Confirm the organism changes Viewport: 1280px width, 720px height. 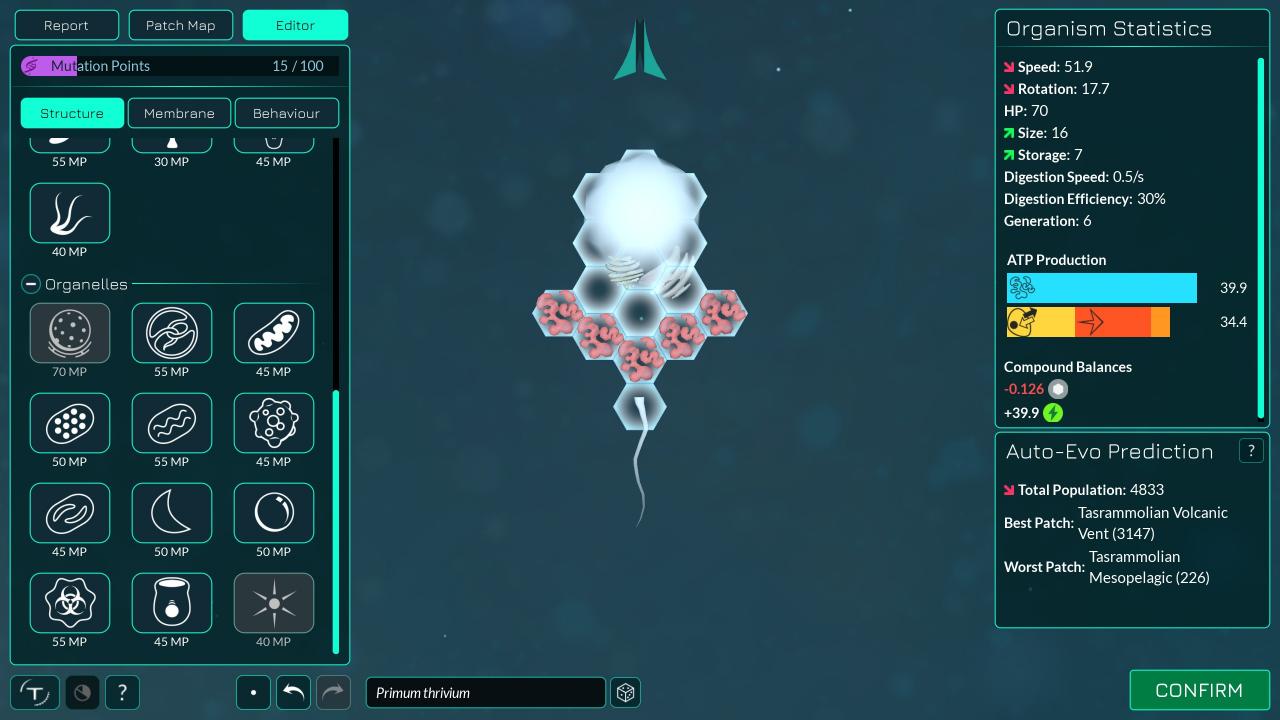1198,691
